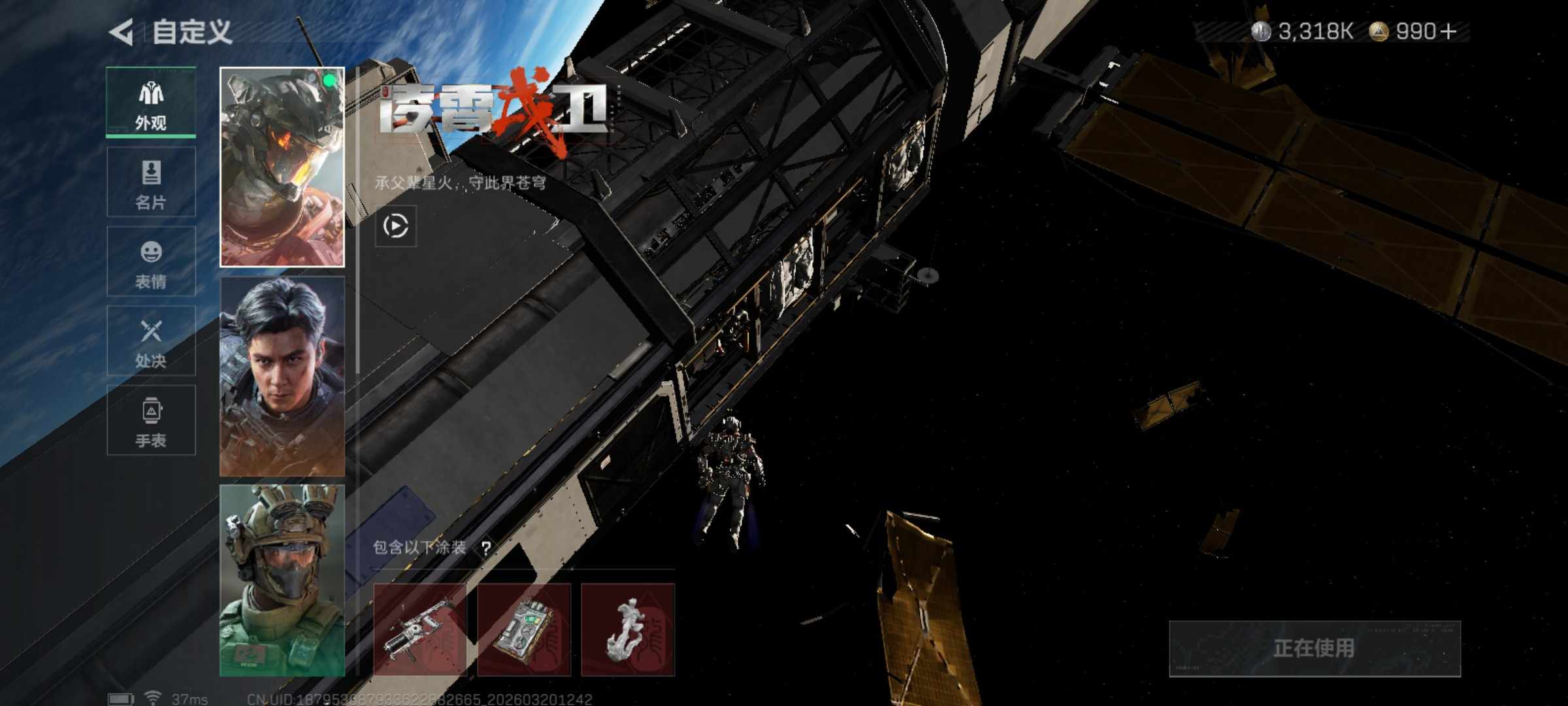Switch to the 外观 appearance tab
Screen dimensions: 1568x706
click(x=151, y=103)
